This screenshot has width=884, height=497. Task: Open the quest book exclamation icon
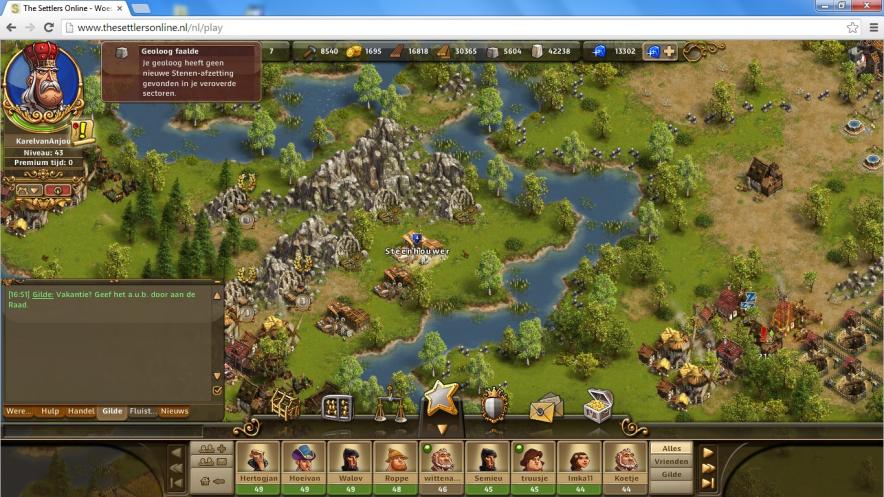(83, 131)
